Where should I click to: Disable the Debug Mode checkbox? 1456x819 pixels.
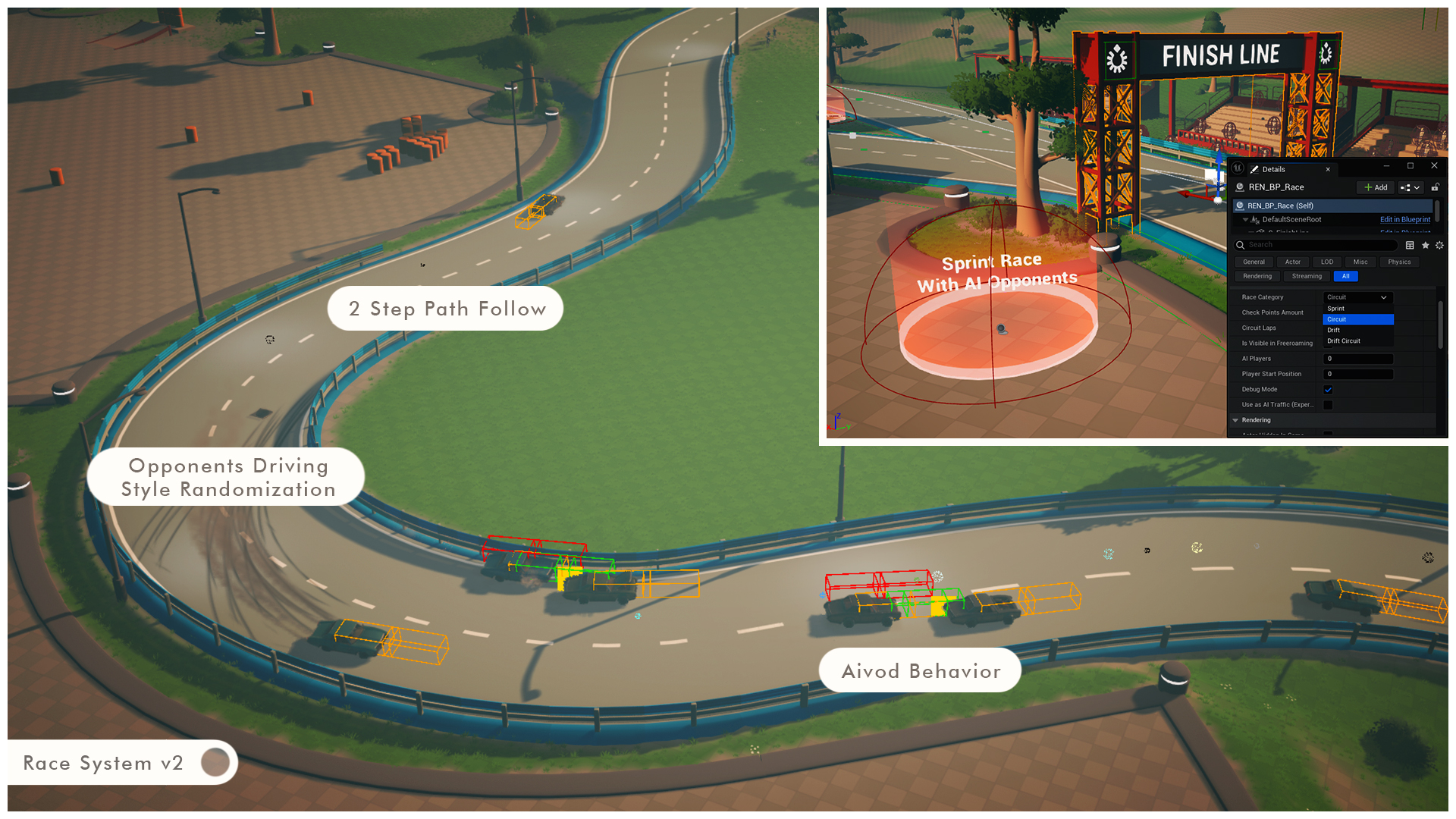pyautogui.click(x=1328, y=389)
